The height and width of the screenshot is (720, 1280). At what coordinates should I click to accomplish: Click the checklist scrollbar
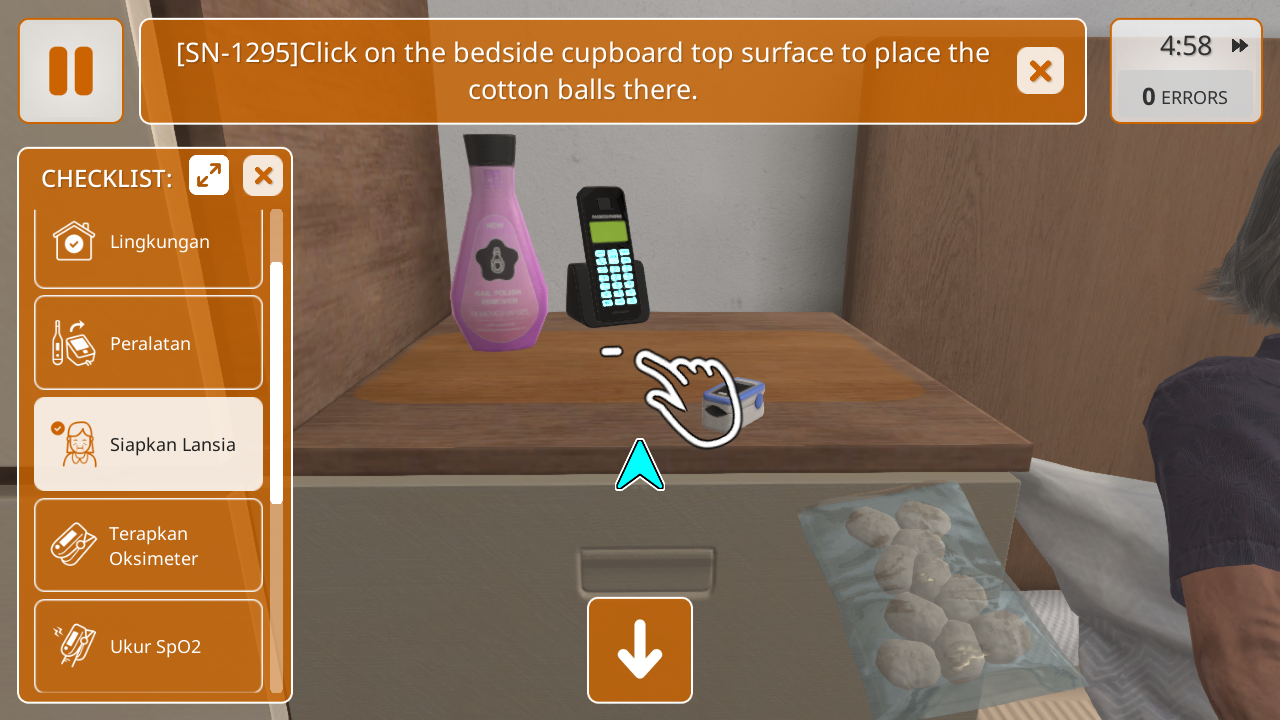pyautogui.click(x=276, y=382)
